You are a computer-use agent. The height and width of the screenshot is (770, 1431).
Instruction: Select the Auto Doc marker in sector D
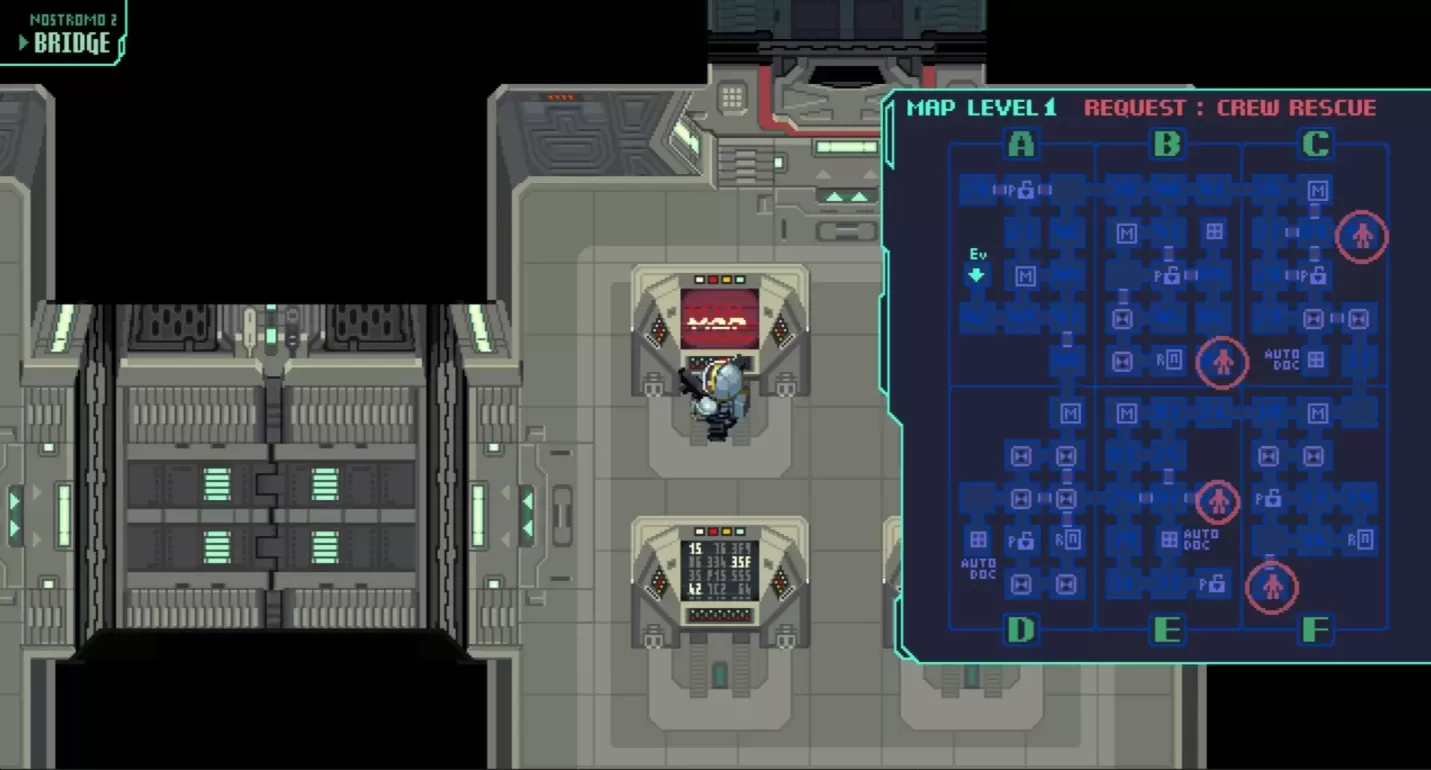978,540
